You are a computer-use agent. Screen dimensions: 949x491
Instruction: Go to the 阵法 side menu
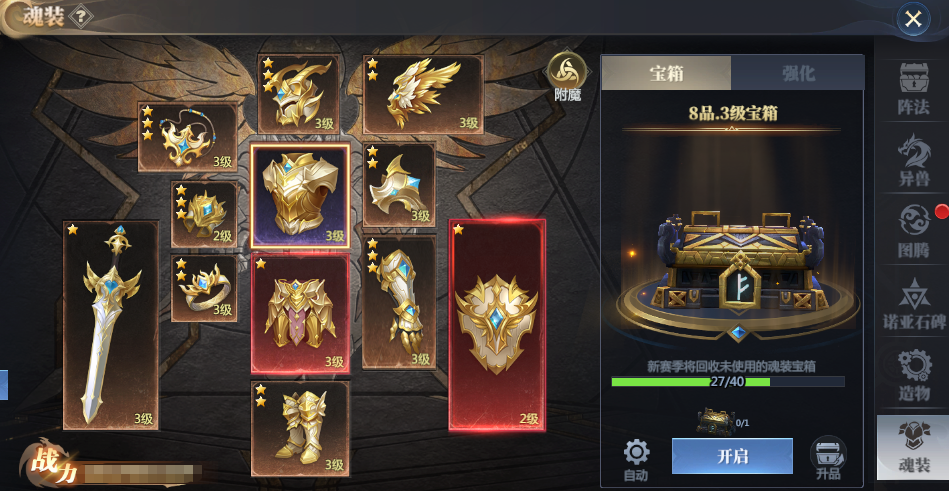click(x=910, y=87)
